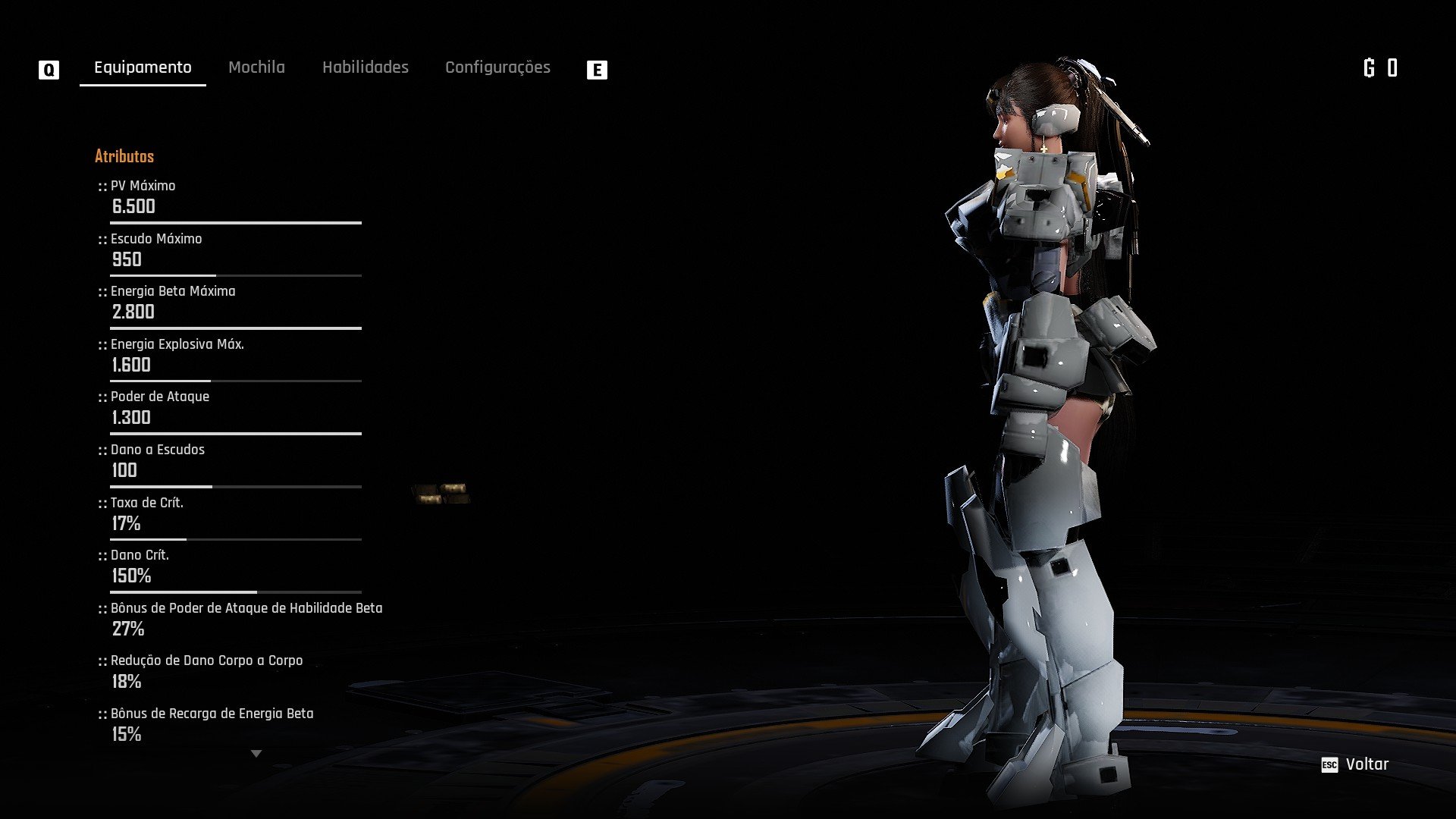Go to the Configurações tab
Viewport: 1456px width, 819px height.
click(x=497, y=67)
